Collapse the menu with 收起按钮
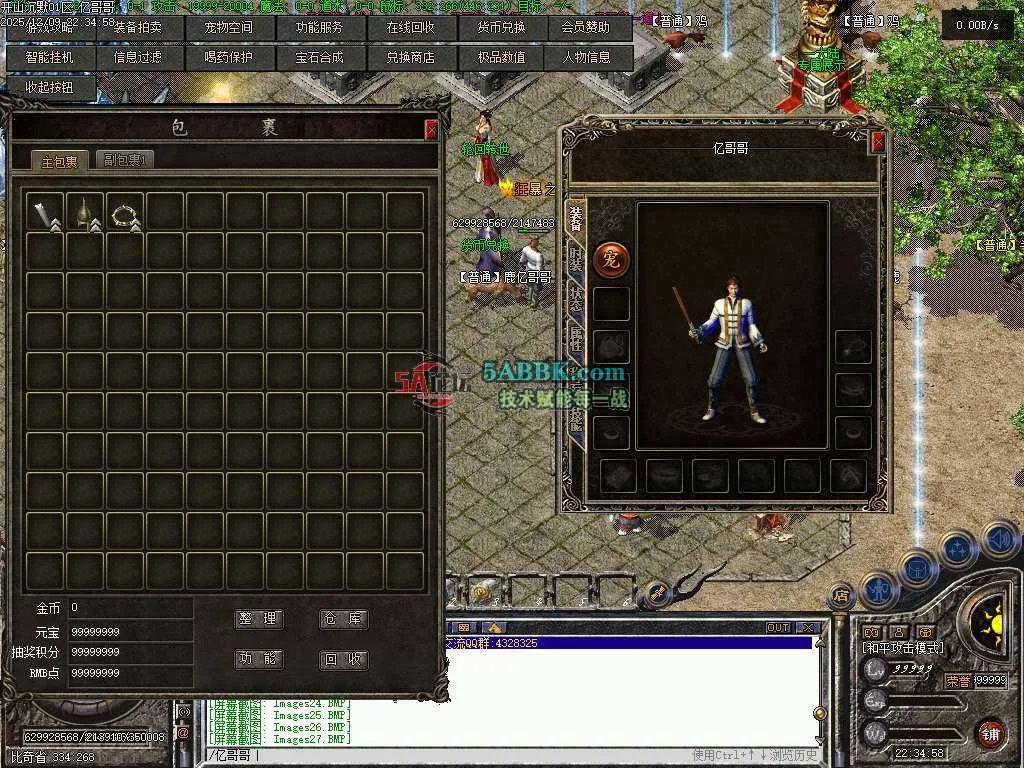This screenshot has height=768, width=1024. pyautogui.click(x=48, y=87)
